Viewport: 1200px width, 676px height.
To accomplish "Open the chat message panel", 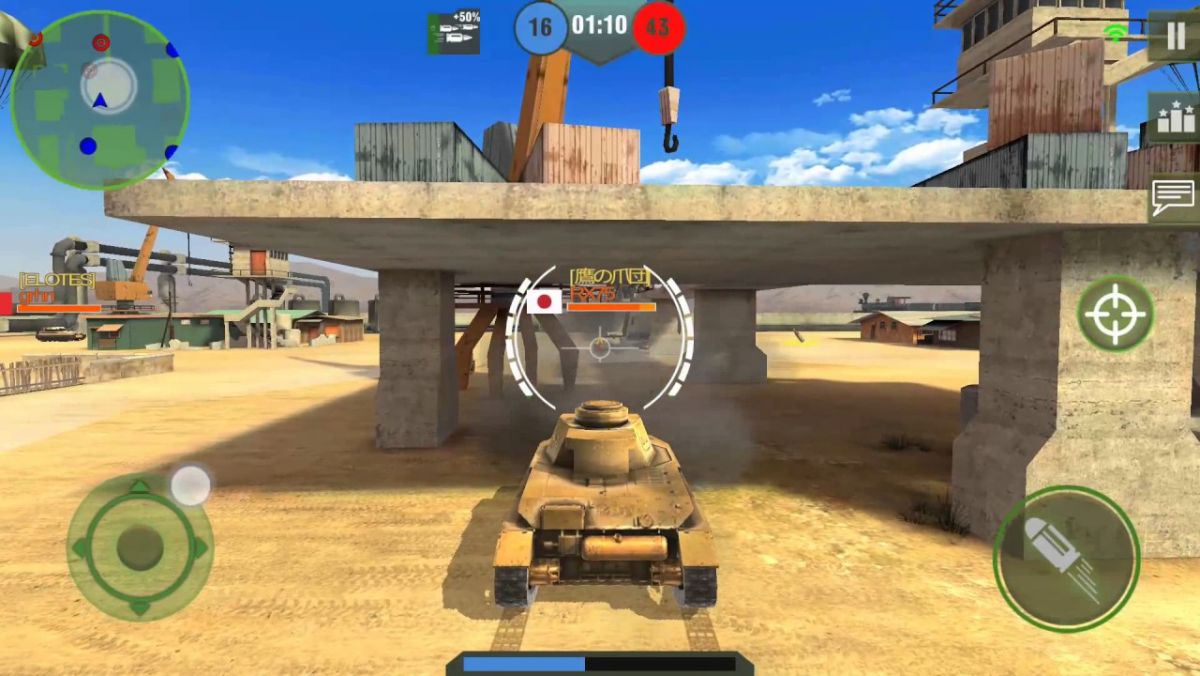I will 1173,197.
